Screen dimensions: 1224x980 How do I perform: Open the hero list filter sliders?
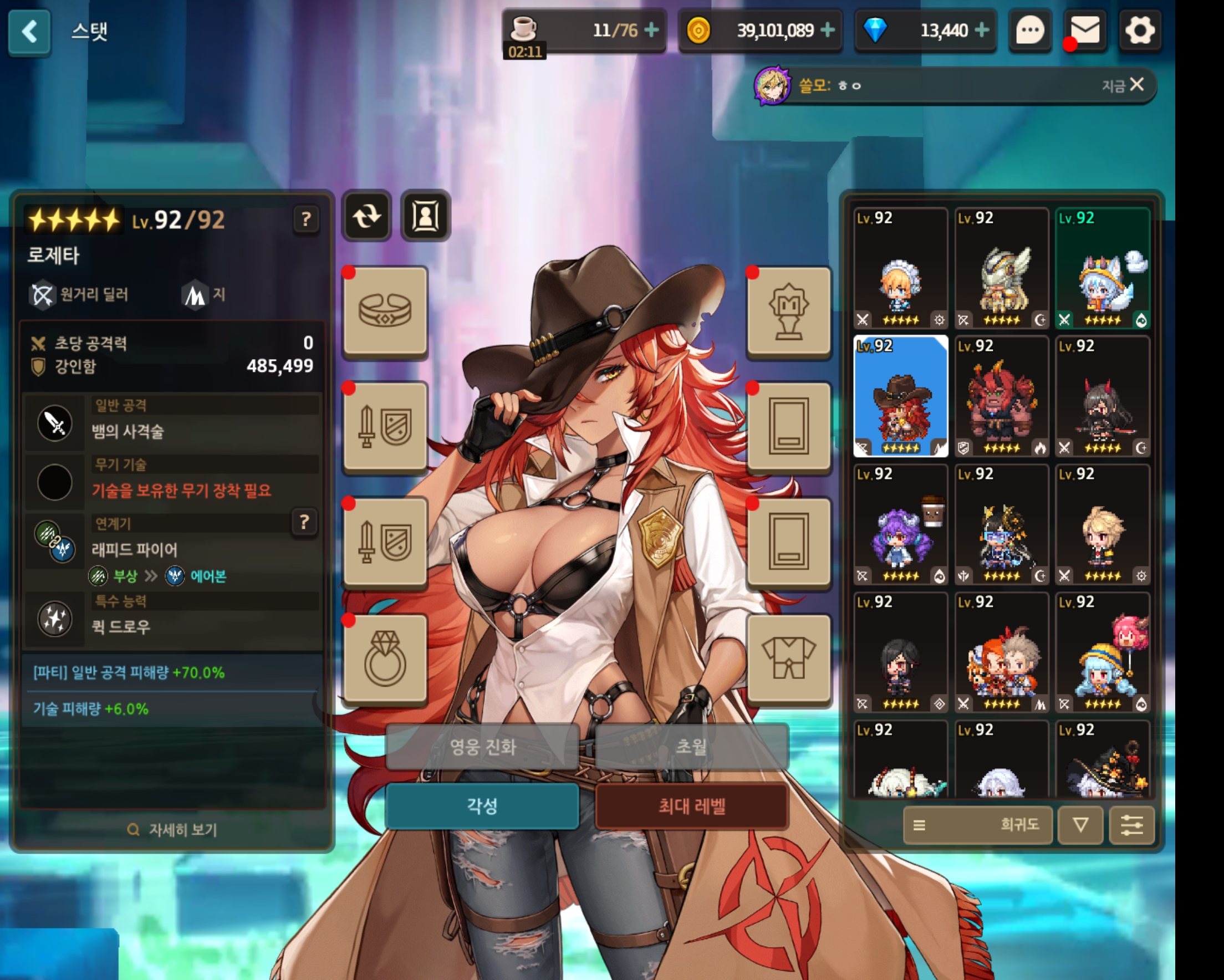click(x=1131, y=825)
